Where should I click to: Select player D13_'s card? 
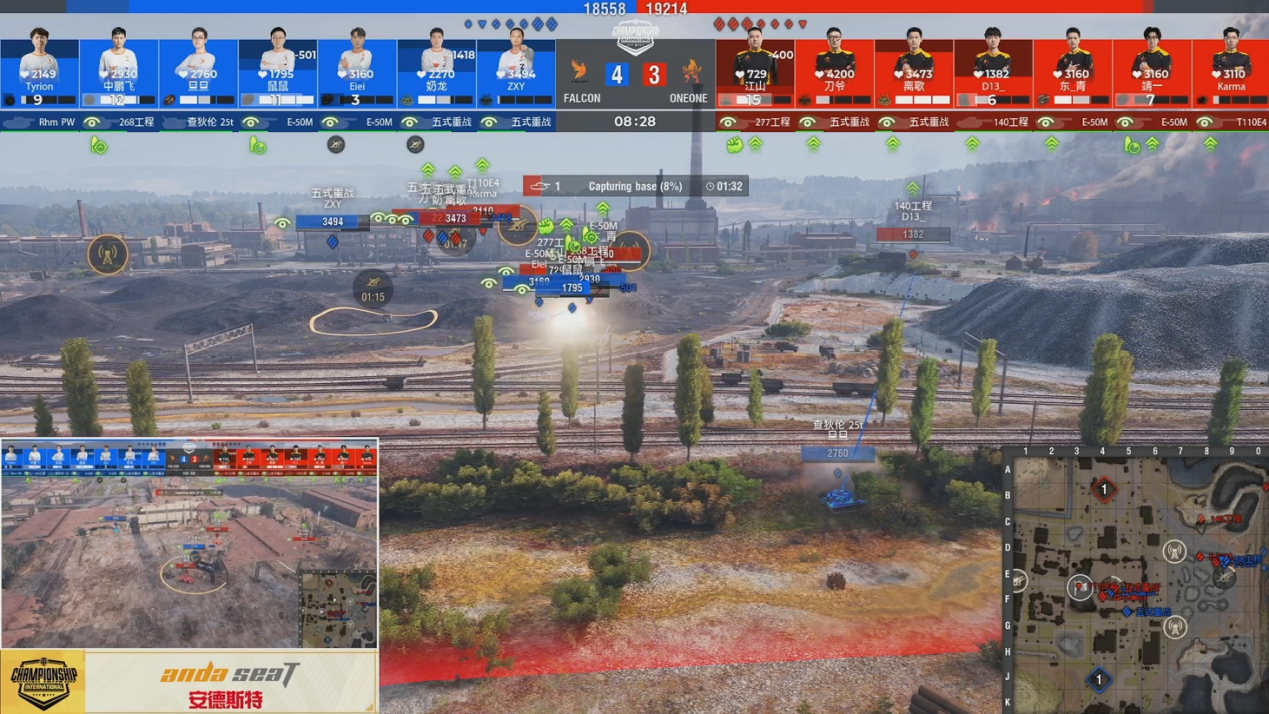993,70
